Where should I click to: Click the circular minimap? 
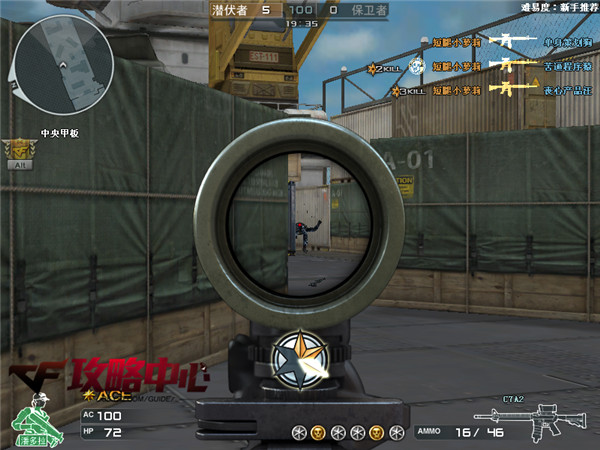tap(62, 67)
